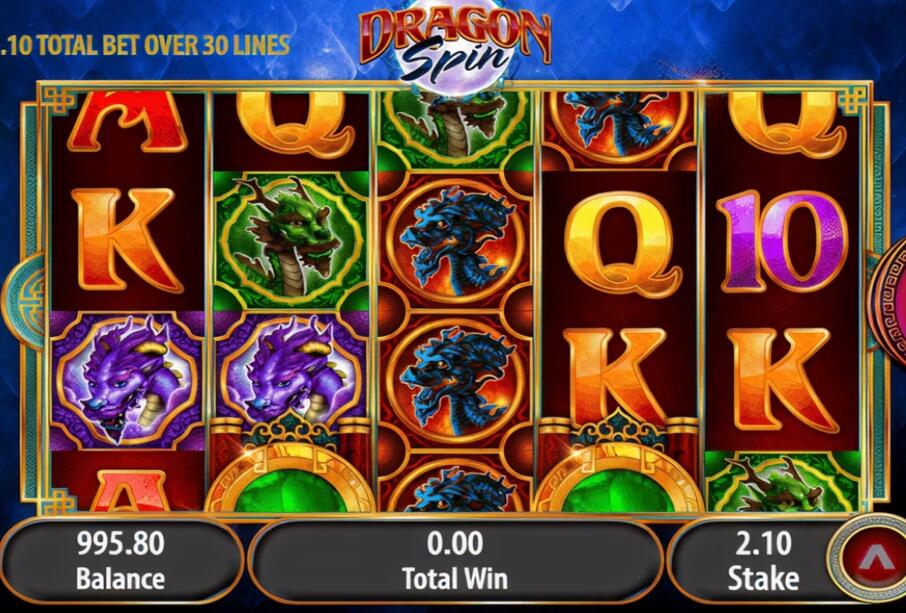Open the stake panel showing 2.10

point(762,560)
